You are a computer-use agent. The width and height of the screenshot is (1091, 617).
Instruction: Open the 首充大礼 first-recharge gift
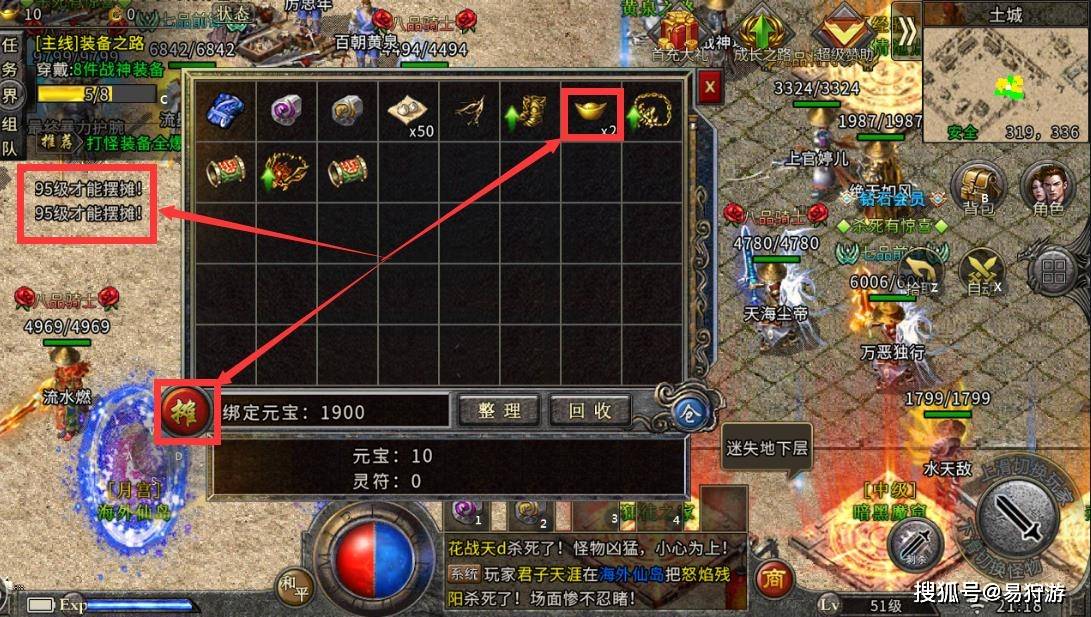[x=680, y=35]
